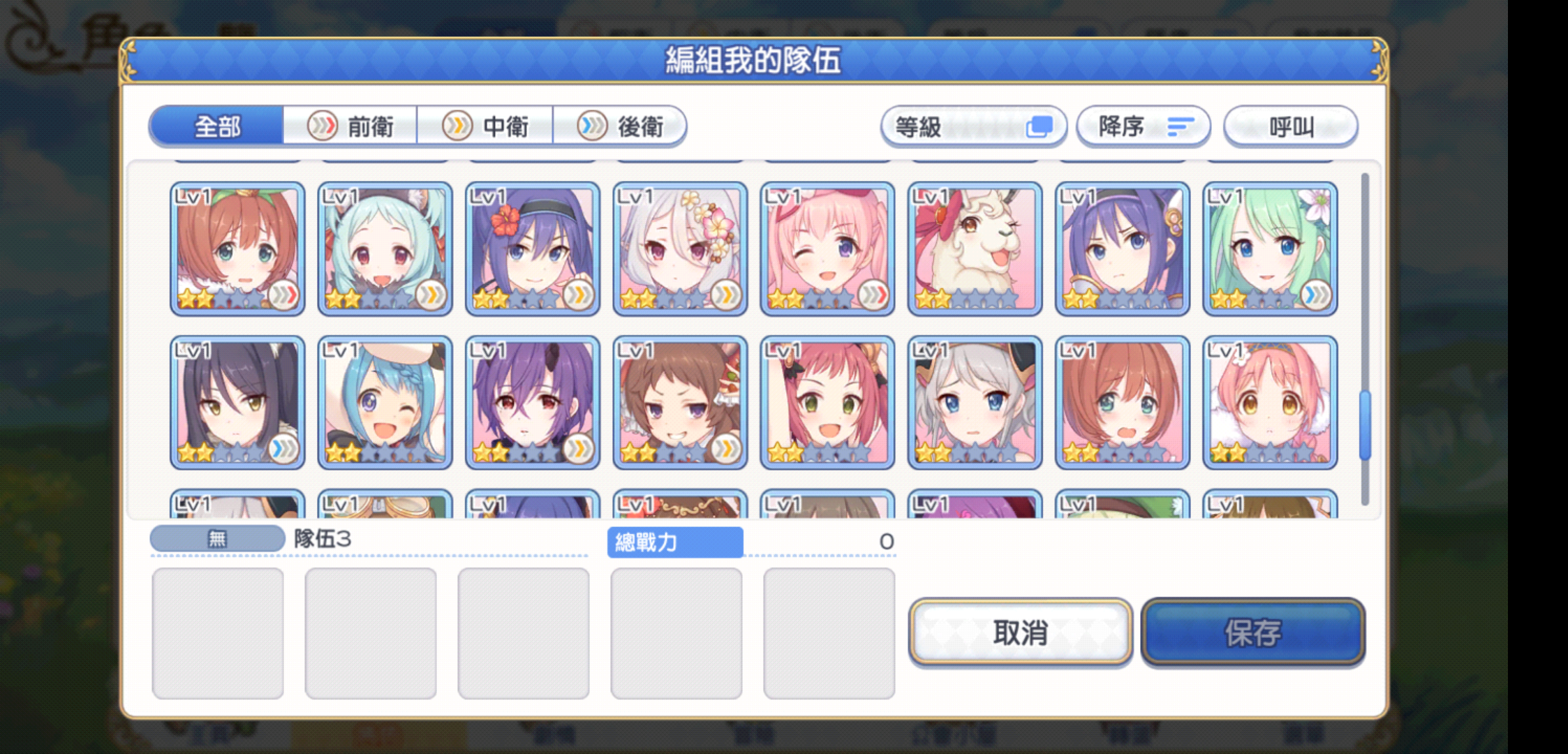The image size is (1568, 754).
Task: Select the pink-haired girl with green eyes
Action: pyautogui.click(x=827, y=403)
